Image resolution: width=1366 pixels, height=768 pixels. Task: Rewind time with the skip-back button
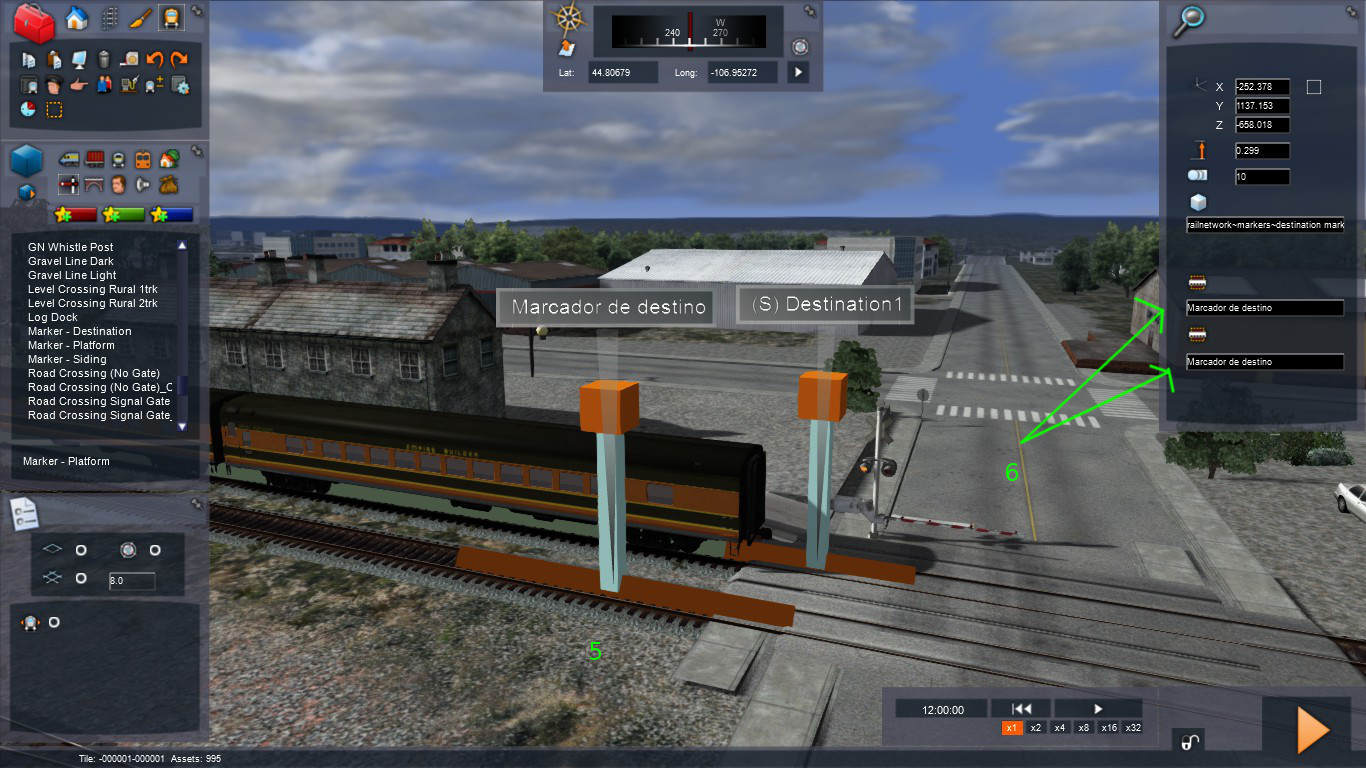pos(1021,709)
